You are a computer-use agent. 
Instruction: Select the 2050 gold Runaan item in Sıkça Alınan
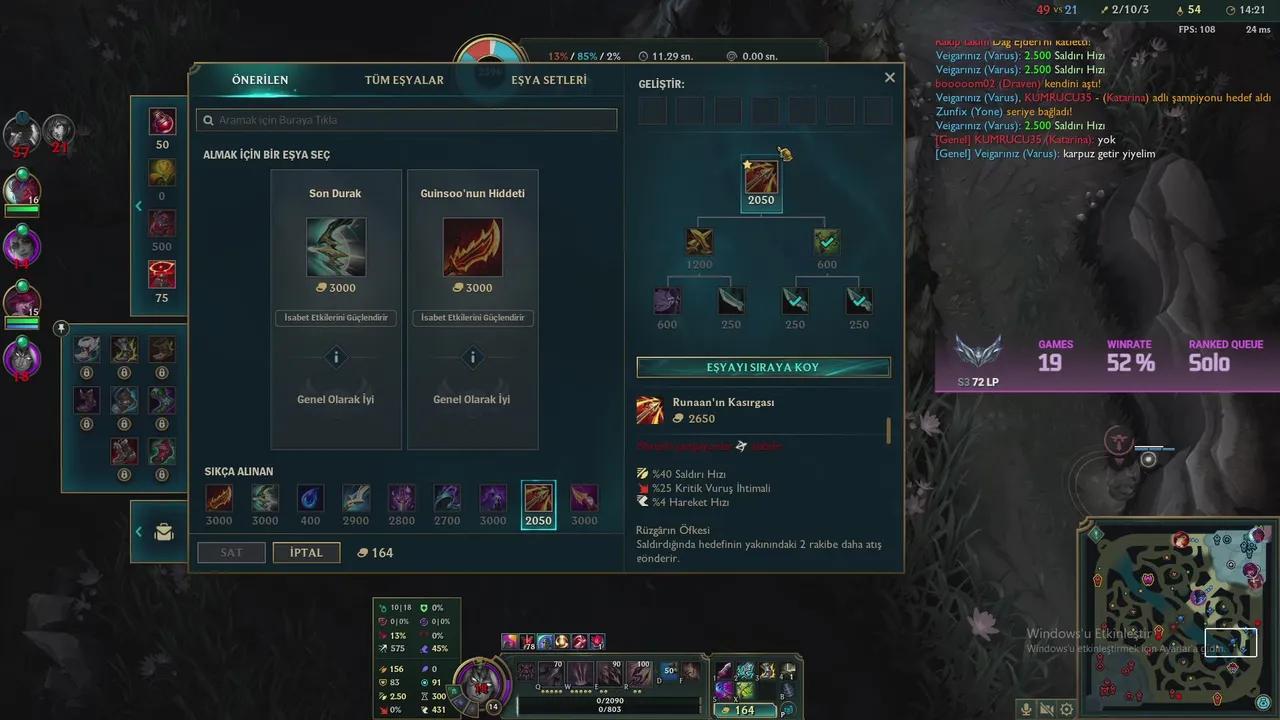click(538, 498)
